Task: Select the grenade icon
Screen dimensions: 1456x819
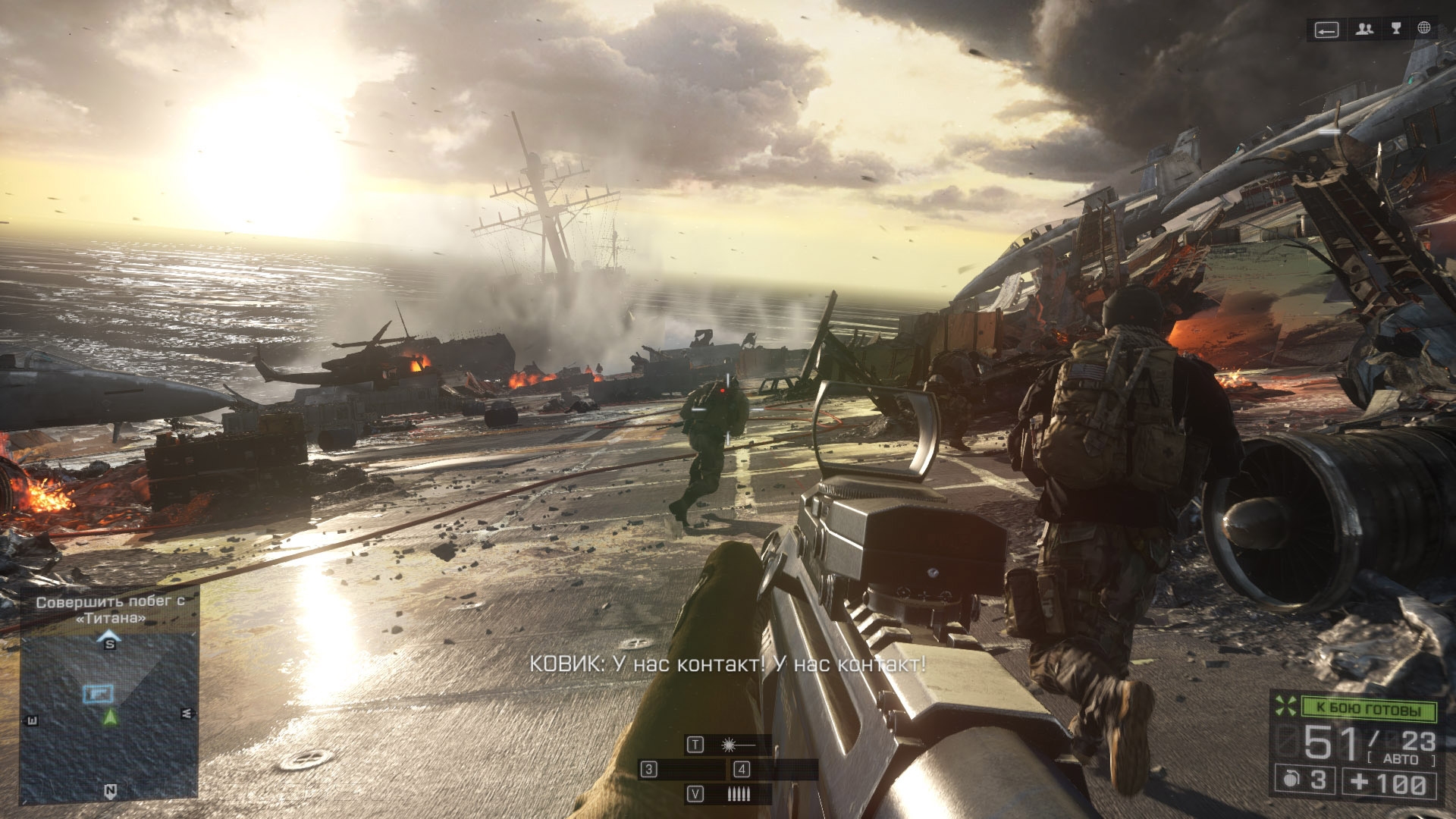Action: pyautogui.click(x=1291, y=780)
